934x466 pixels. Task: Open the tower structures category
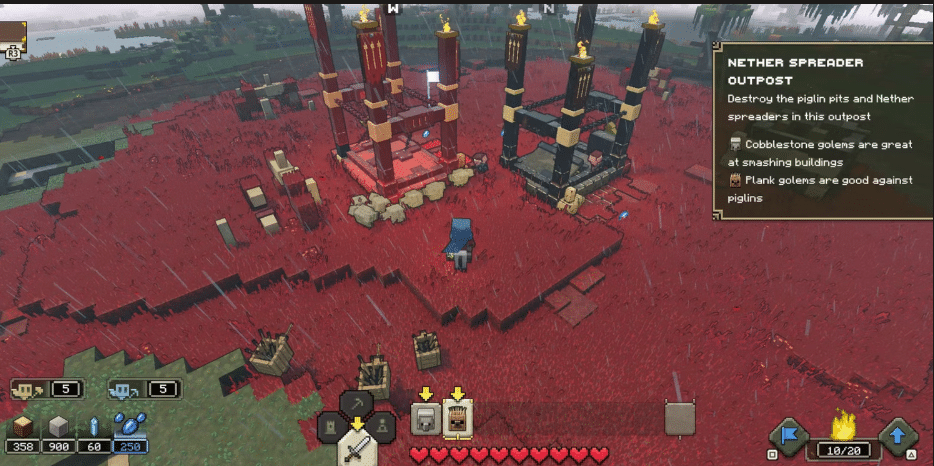(332, 428)
